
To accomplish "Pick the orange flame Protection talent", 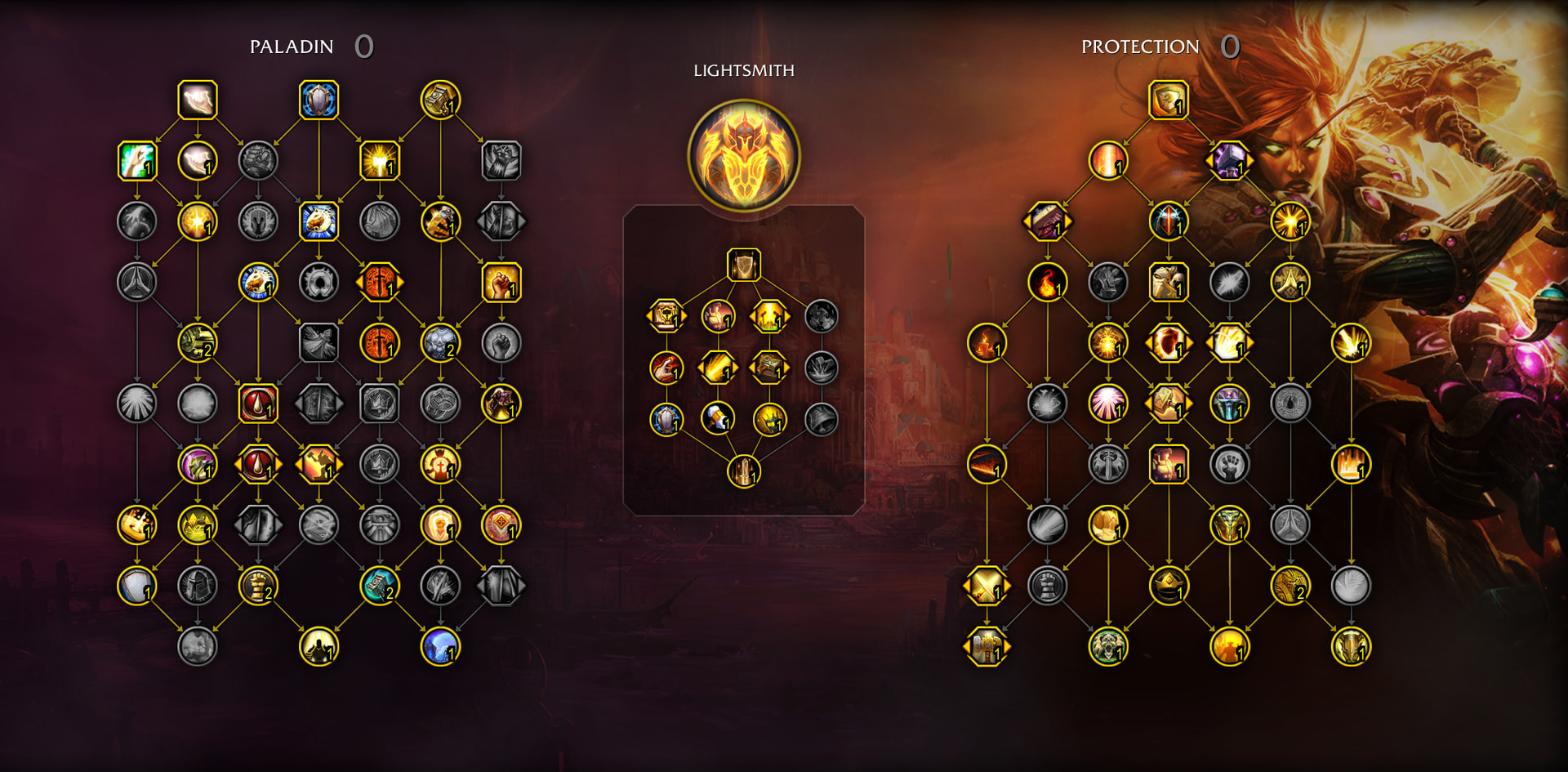I will click(x=1047, y=283).
